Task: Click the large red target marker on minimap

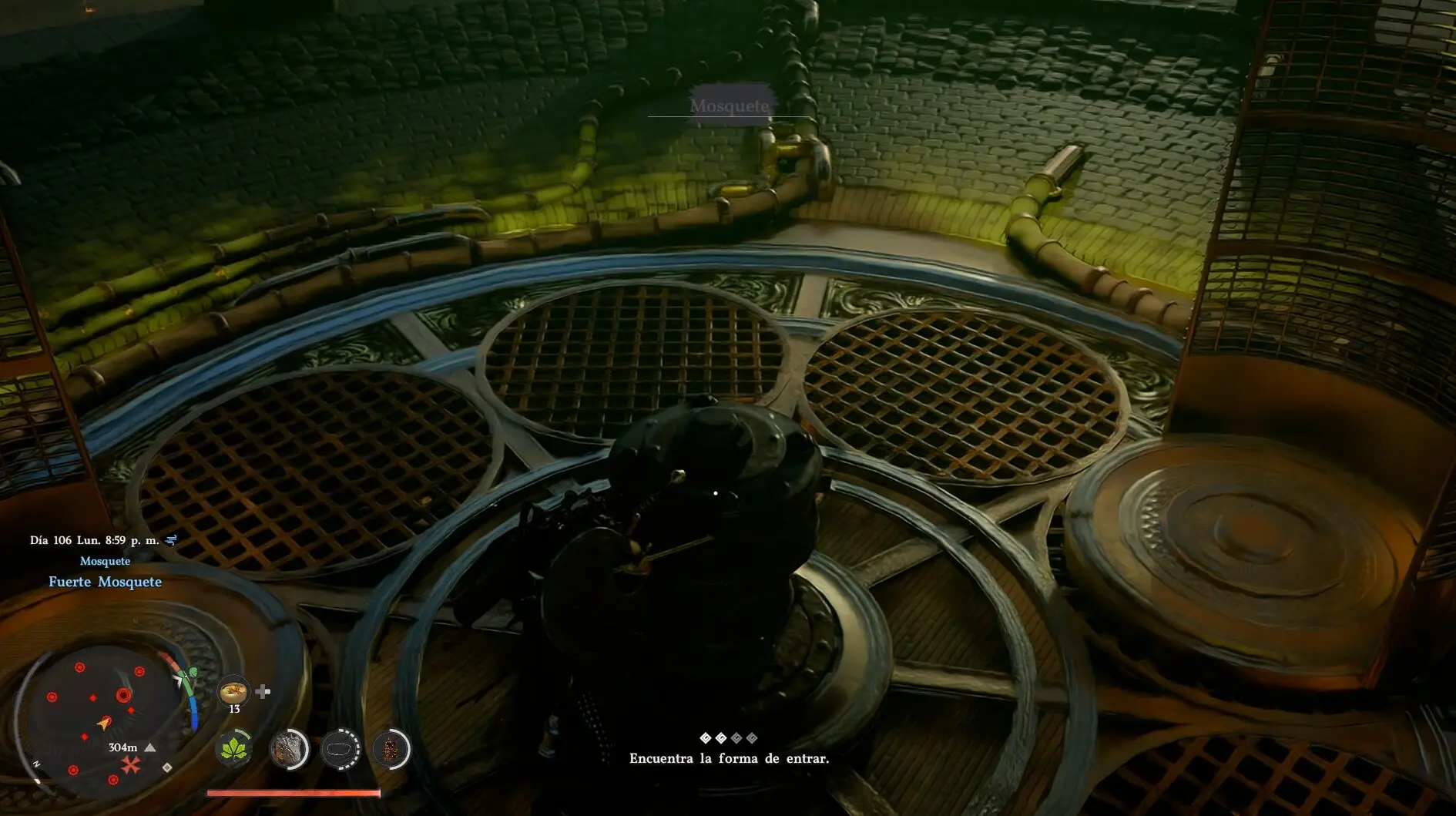Action: pyautogui.click(x=123, y=695)
